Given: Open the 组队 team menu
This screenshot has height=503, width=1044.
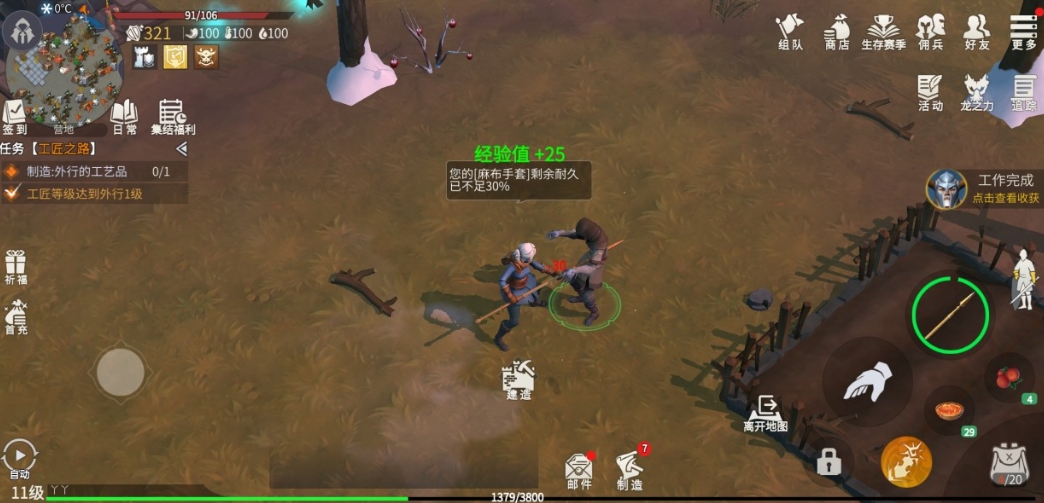Looking at the screenshot, I should [x=790, y=31].
